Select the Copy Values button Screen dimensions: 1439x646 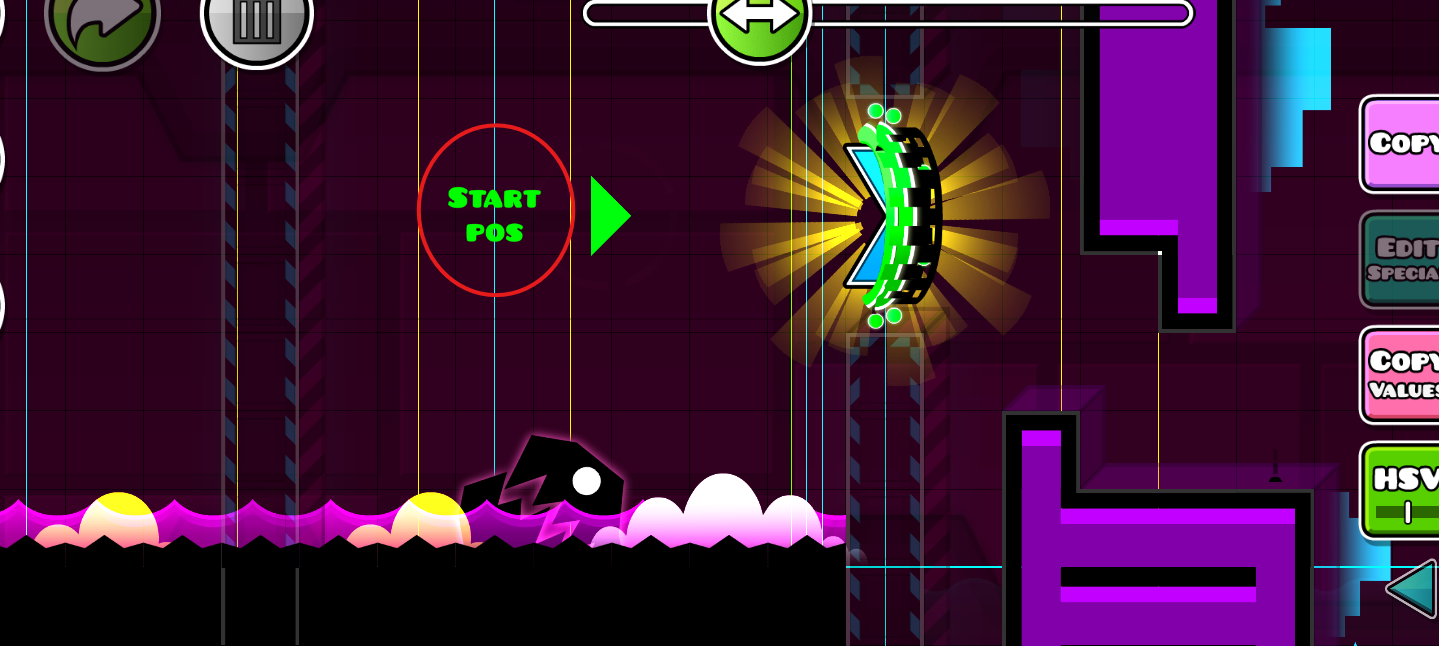pyautogui.click(x=1402, y=373)
